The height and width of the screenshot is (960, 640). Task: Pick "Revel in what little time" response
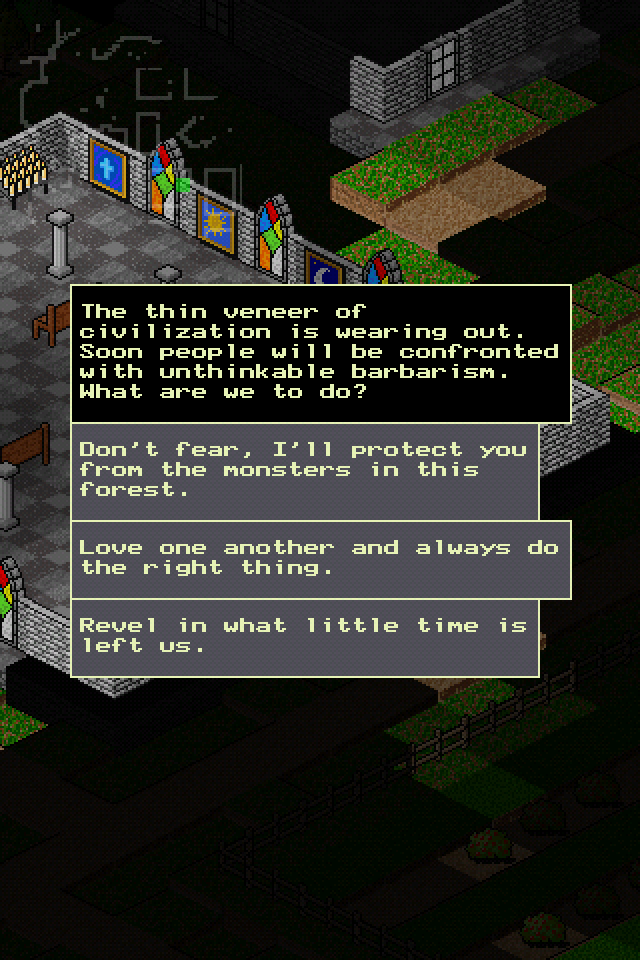click(x=304, y=637)
